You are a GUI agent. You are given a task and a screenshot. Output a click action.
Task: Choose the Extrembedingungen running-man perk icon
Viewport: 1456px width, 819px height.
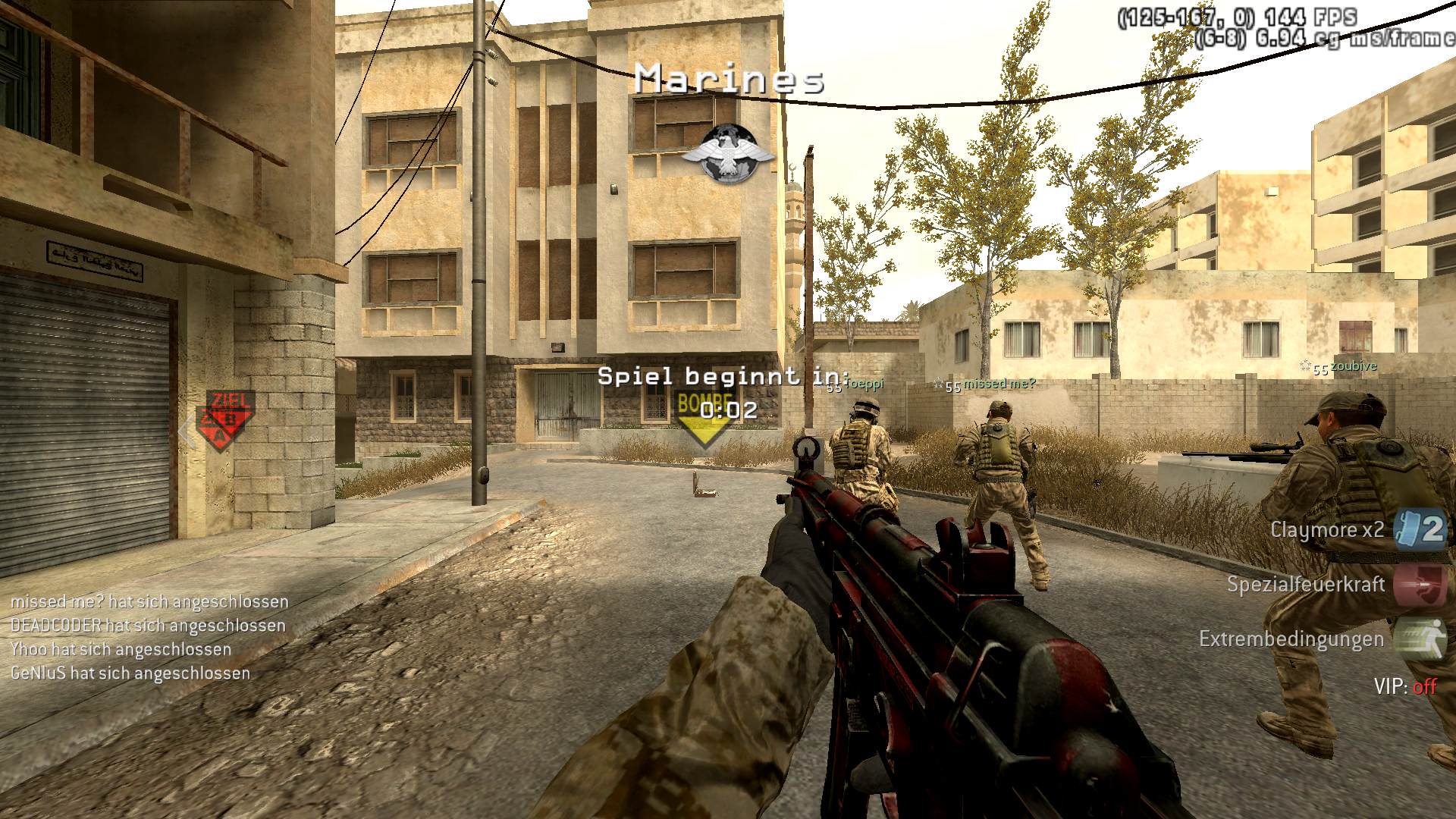[1420, 639]
